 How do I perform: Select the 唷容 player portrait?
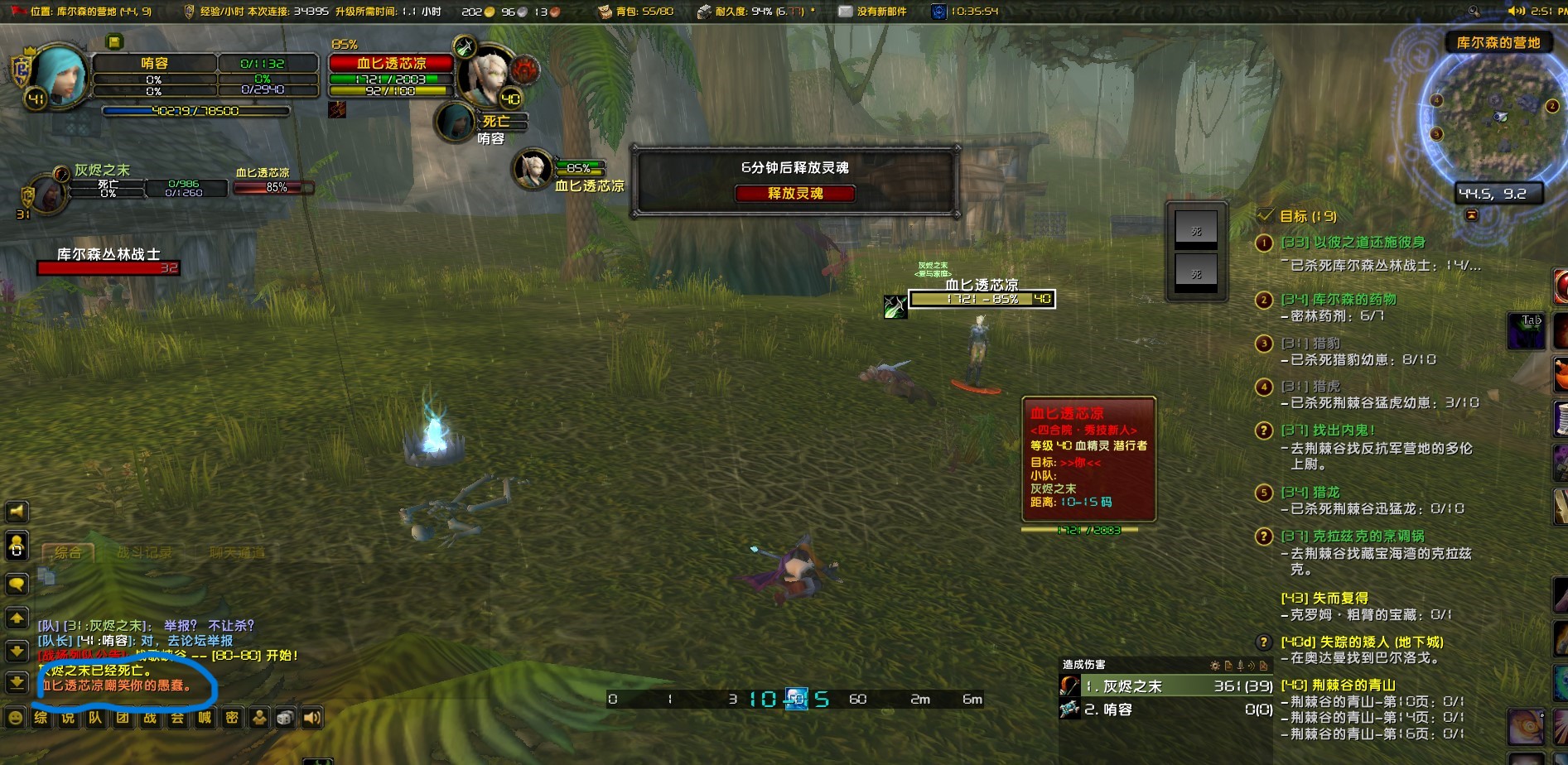[58, 76]
